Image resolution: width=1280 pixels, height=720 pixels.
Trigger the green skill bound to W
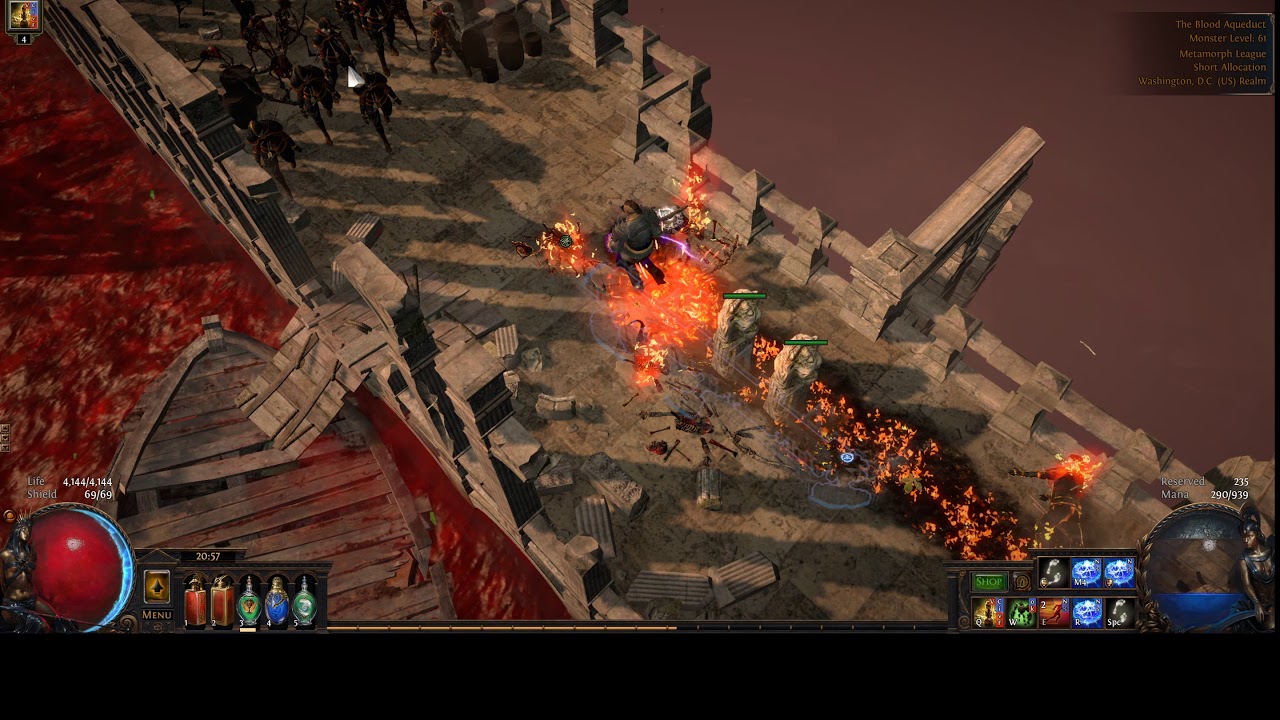pos(1020,612)
